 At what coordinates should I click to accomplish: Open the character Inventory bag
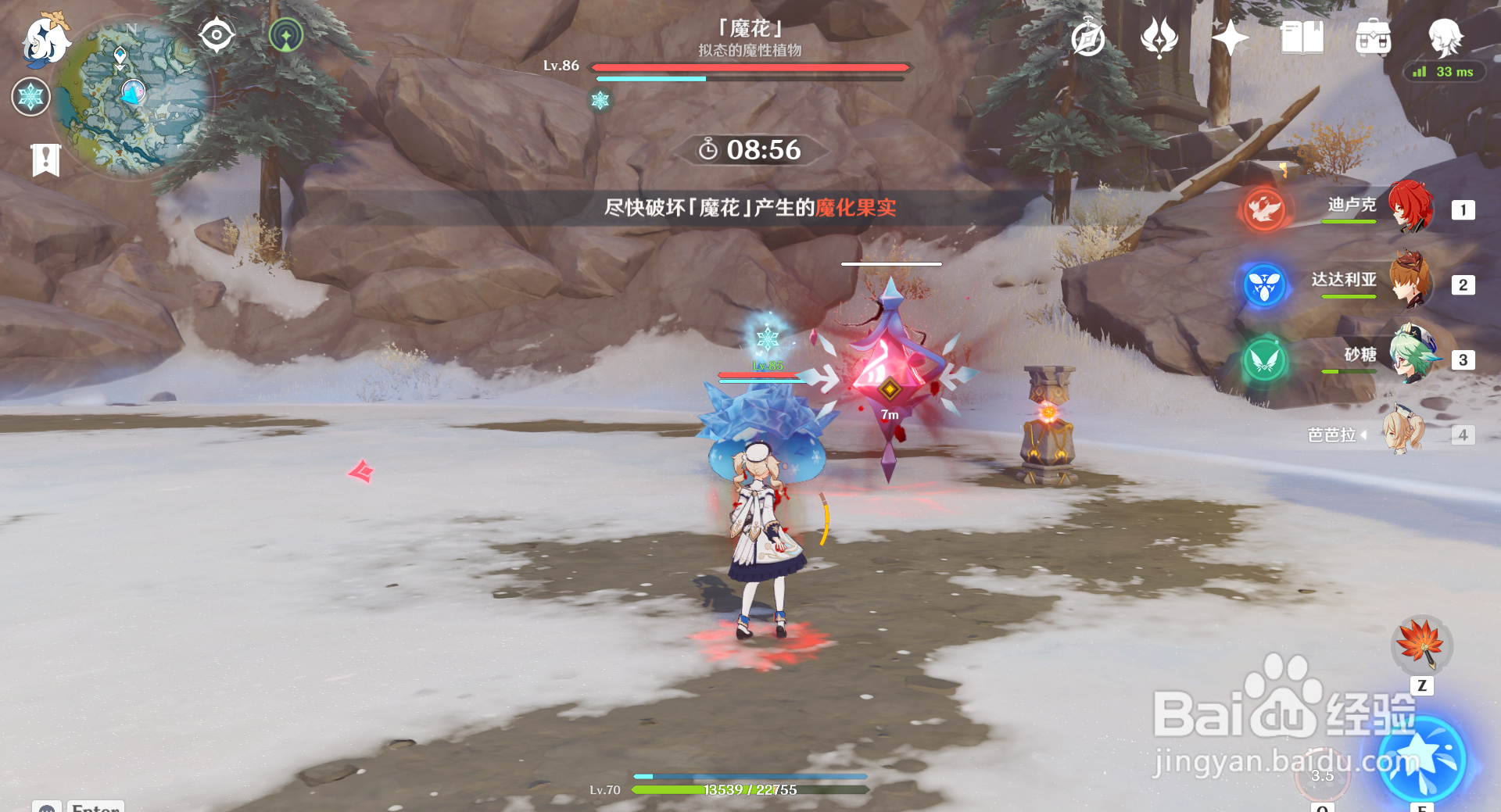coord(1374,37)
